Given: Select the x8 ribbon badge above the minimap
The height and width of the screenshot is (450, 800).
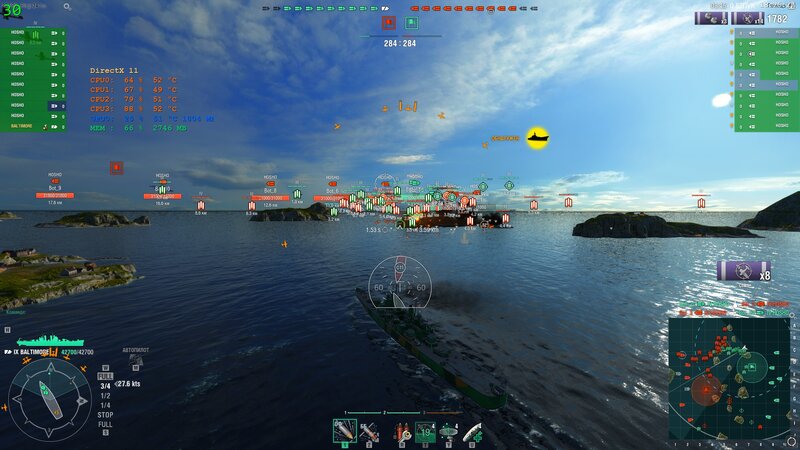Looking at the screenshot, I should tap(745, 271).
